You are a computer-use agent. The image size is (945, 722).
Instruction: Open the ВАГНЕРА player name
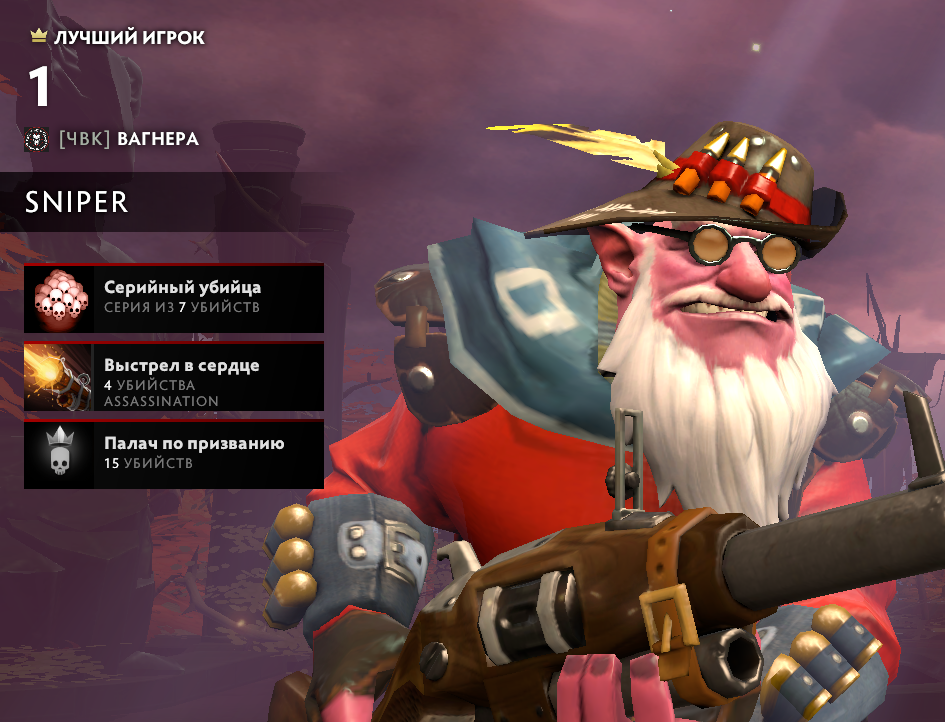coord(157,139)
